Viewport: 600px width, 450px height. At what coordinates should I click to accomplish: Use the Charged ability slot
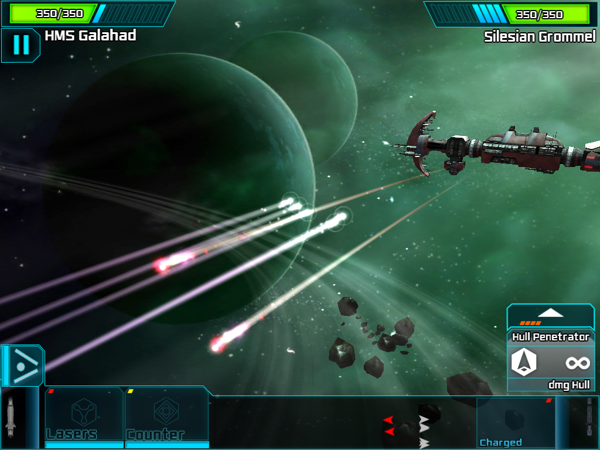click(x=515, y=421)
